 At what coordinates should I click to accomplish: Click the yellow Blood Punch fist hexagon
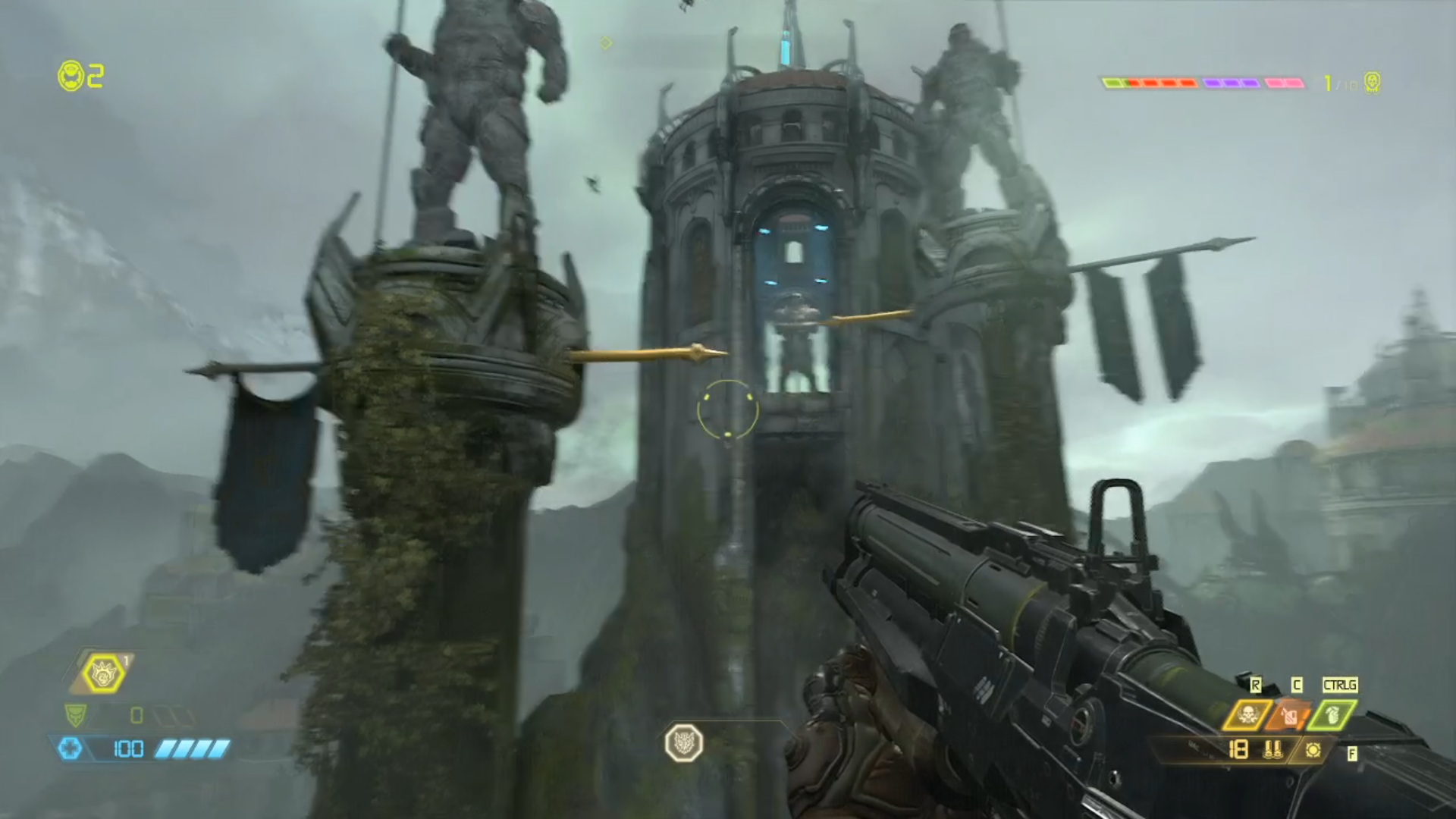point(103,673)
